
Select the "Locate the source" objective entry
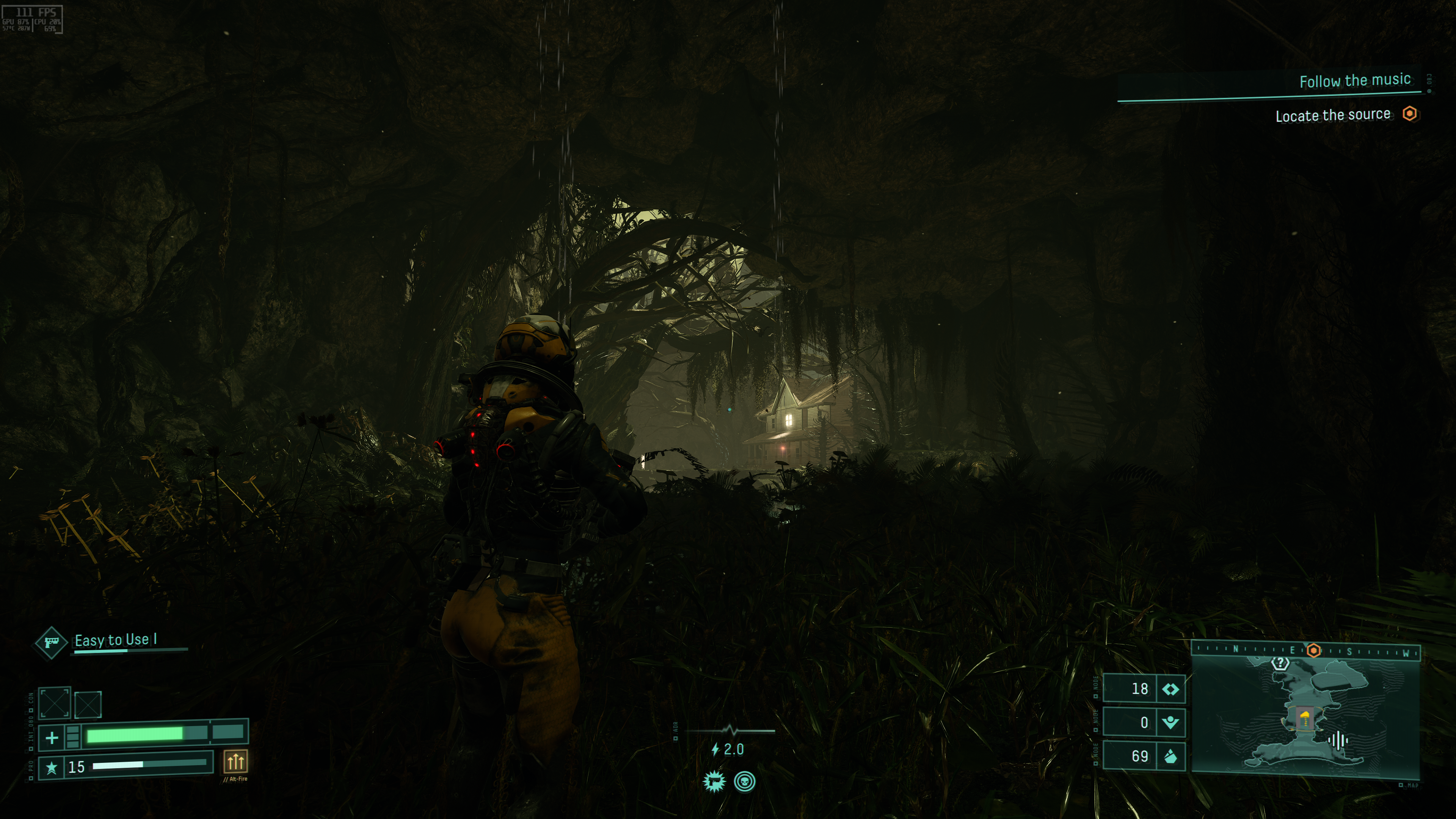(1332, 115)
